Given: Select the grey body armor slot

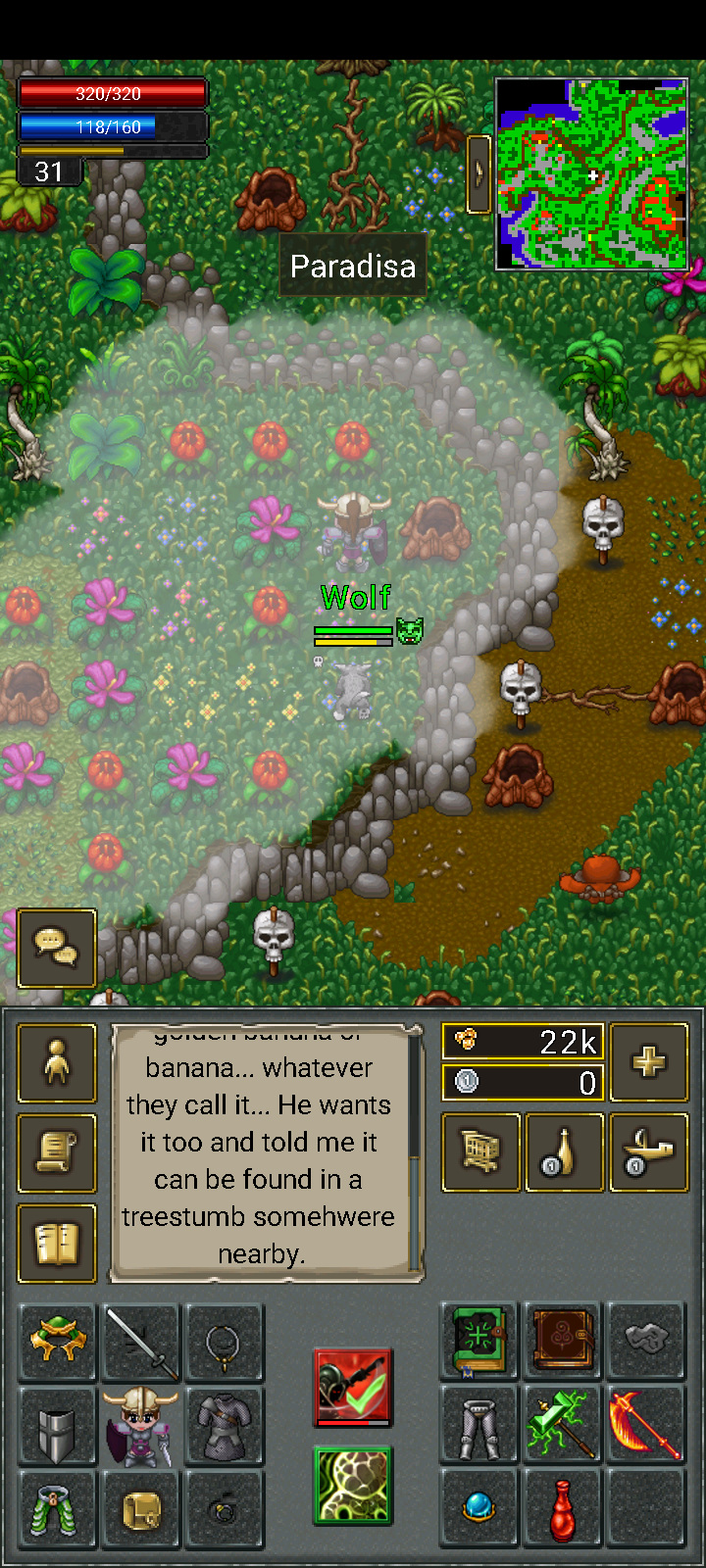Looking at the screenshot, I should pos(225,1427).
